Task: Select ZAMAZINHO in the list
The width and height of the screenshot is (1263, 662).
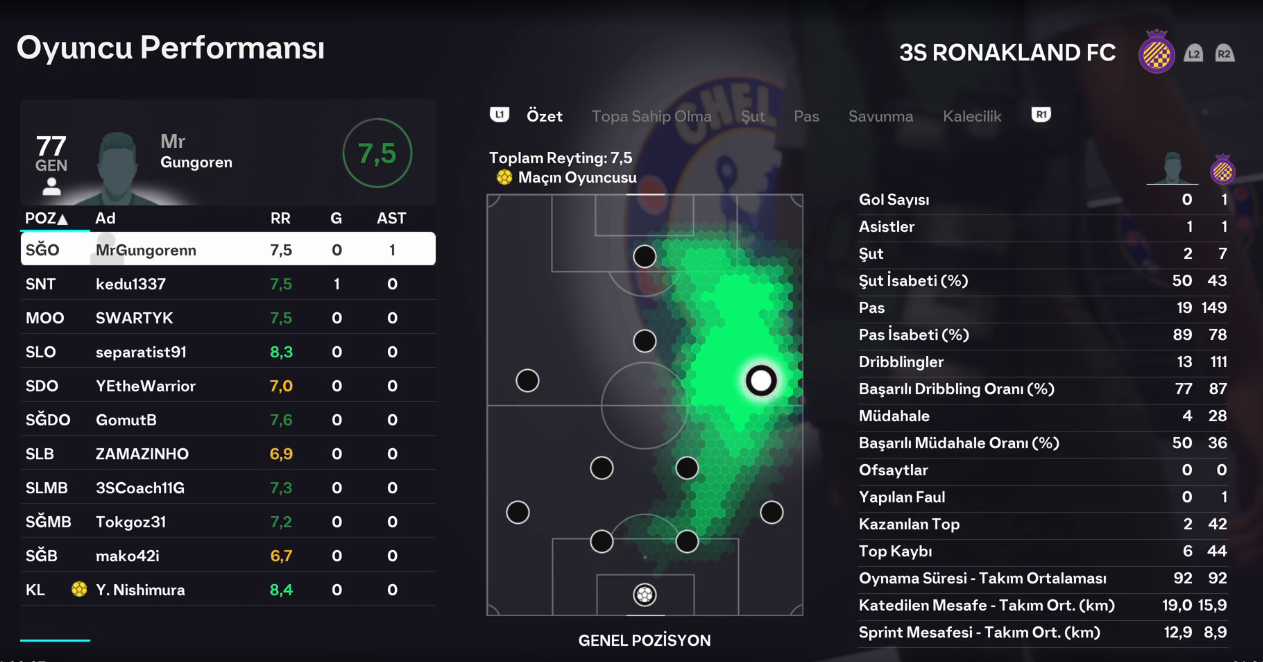Action: point(228,454)
